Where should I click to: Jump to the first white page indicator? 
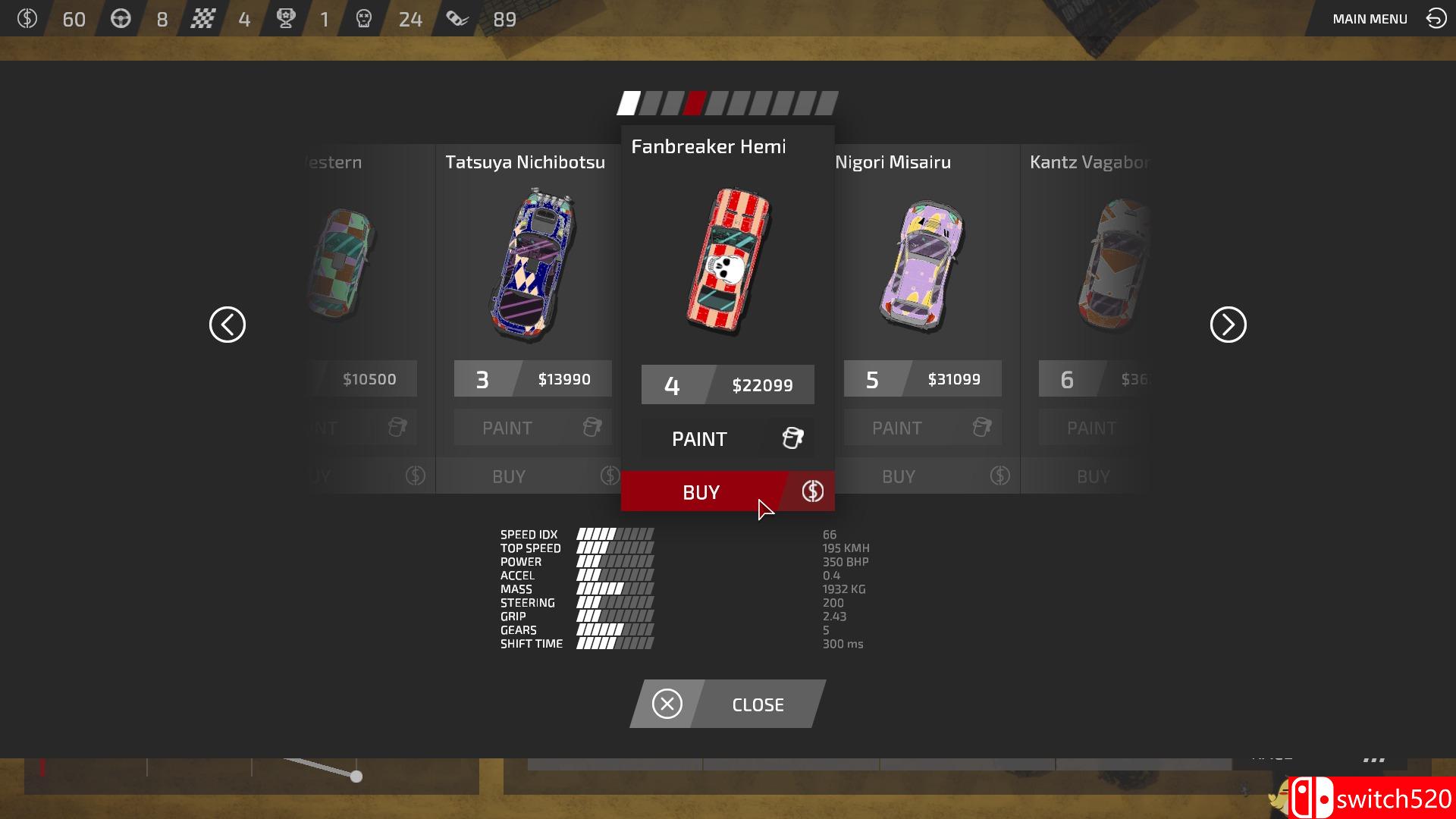pos(629,103)
